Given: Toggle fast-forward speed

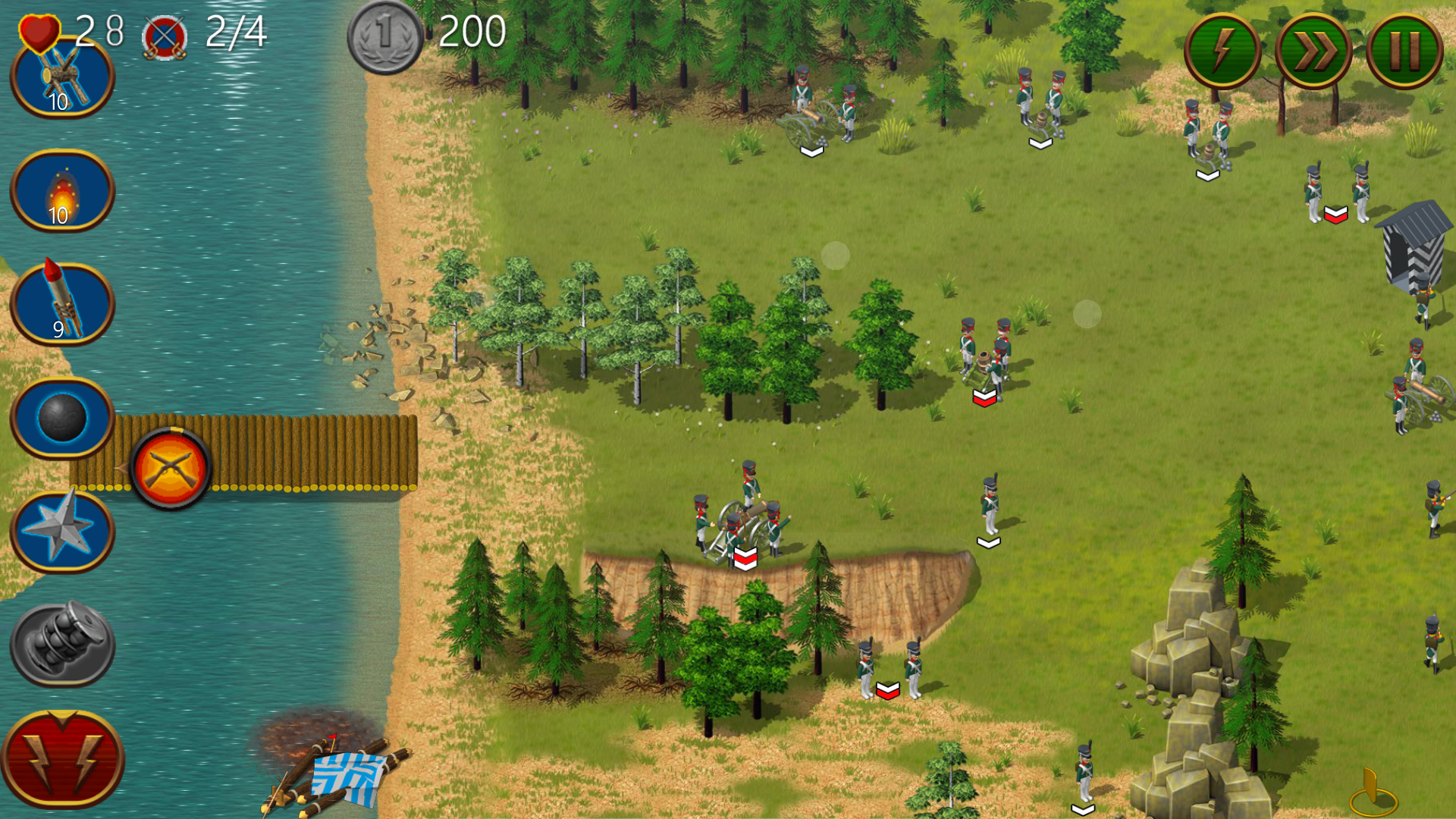Looking at the screenshot, I should pyautogui.click(x=1313, y=52).
